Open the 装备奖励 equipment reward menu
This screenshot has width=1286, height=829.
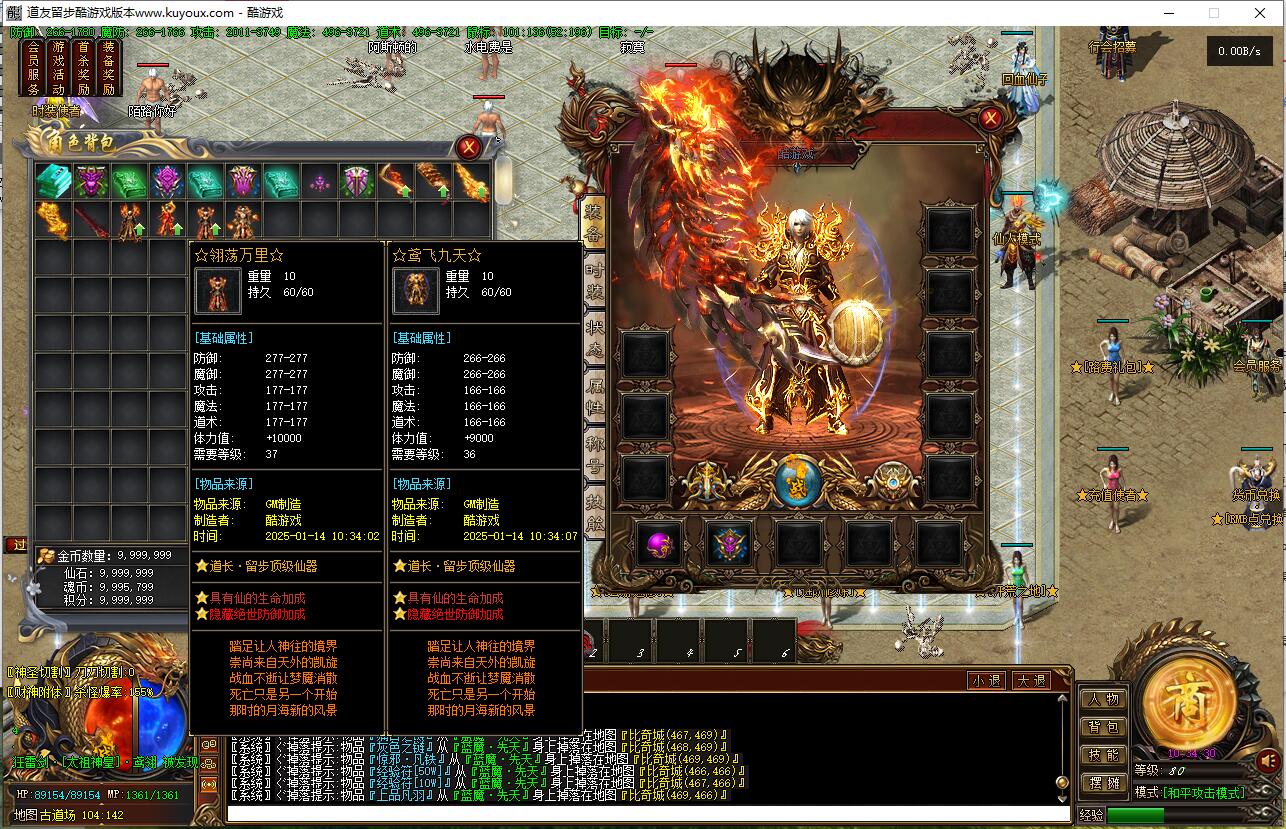click(109, 68)
